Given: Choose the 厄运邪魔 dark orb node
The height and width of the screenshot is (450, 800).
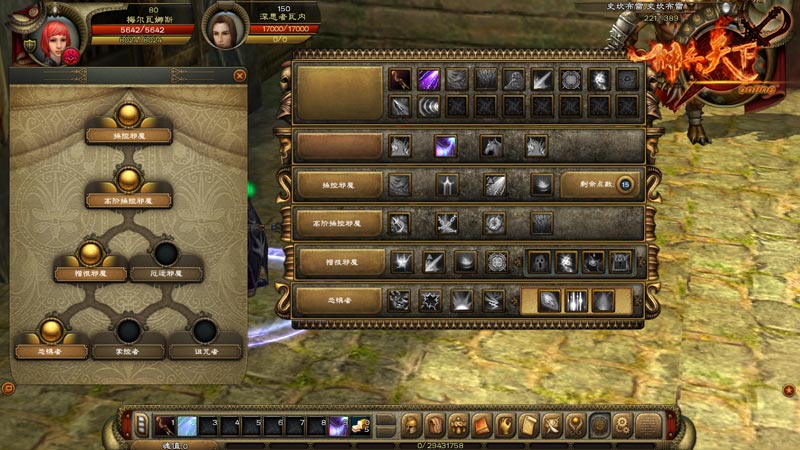Looking at the screenshot, I should click(166, 254).
